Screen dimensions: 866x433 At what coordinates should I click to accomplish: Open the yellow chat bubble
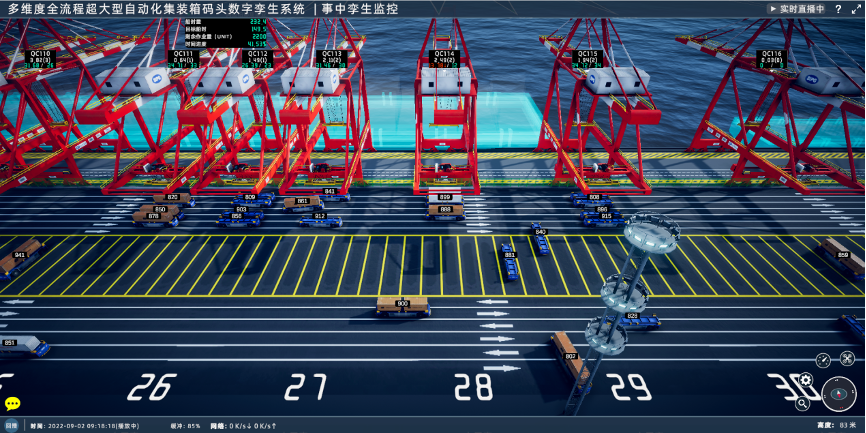(x=12, y=404)
